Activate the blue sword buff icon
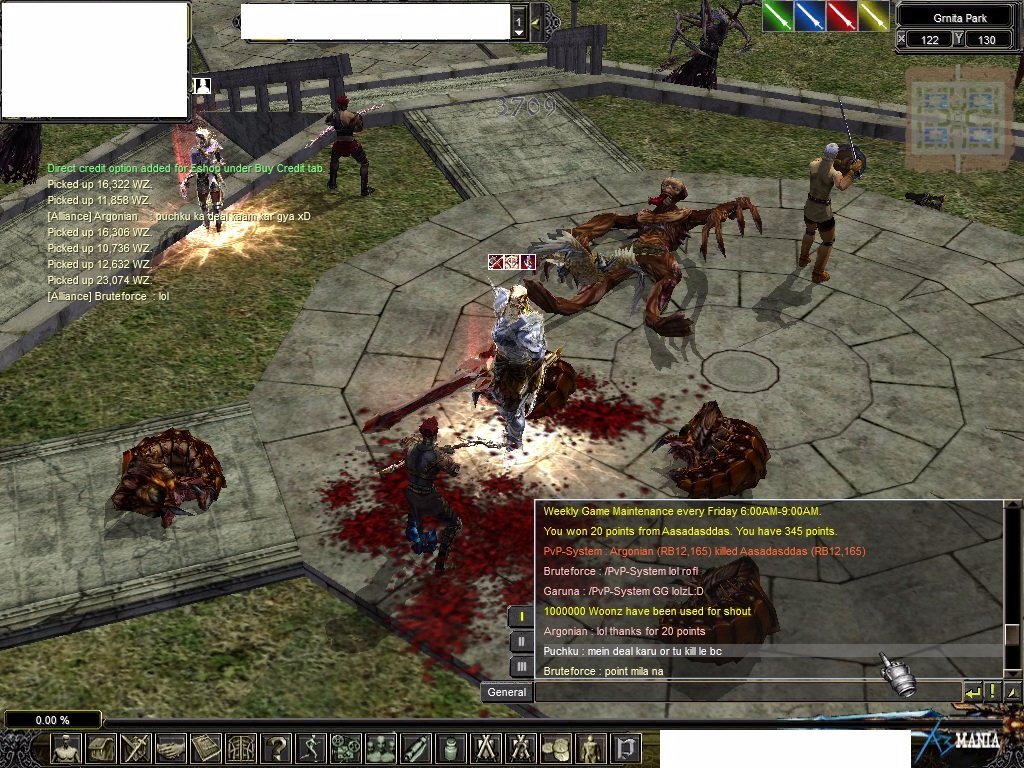Viewport: 1024px width, 768px height. (810, 16)
